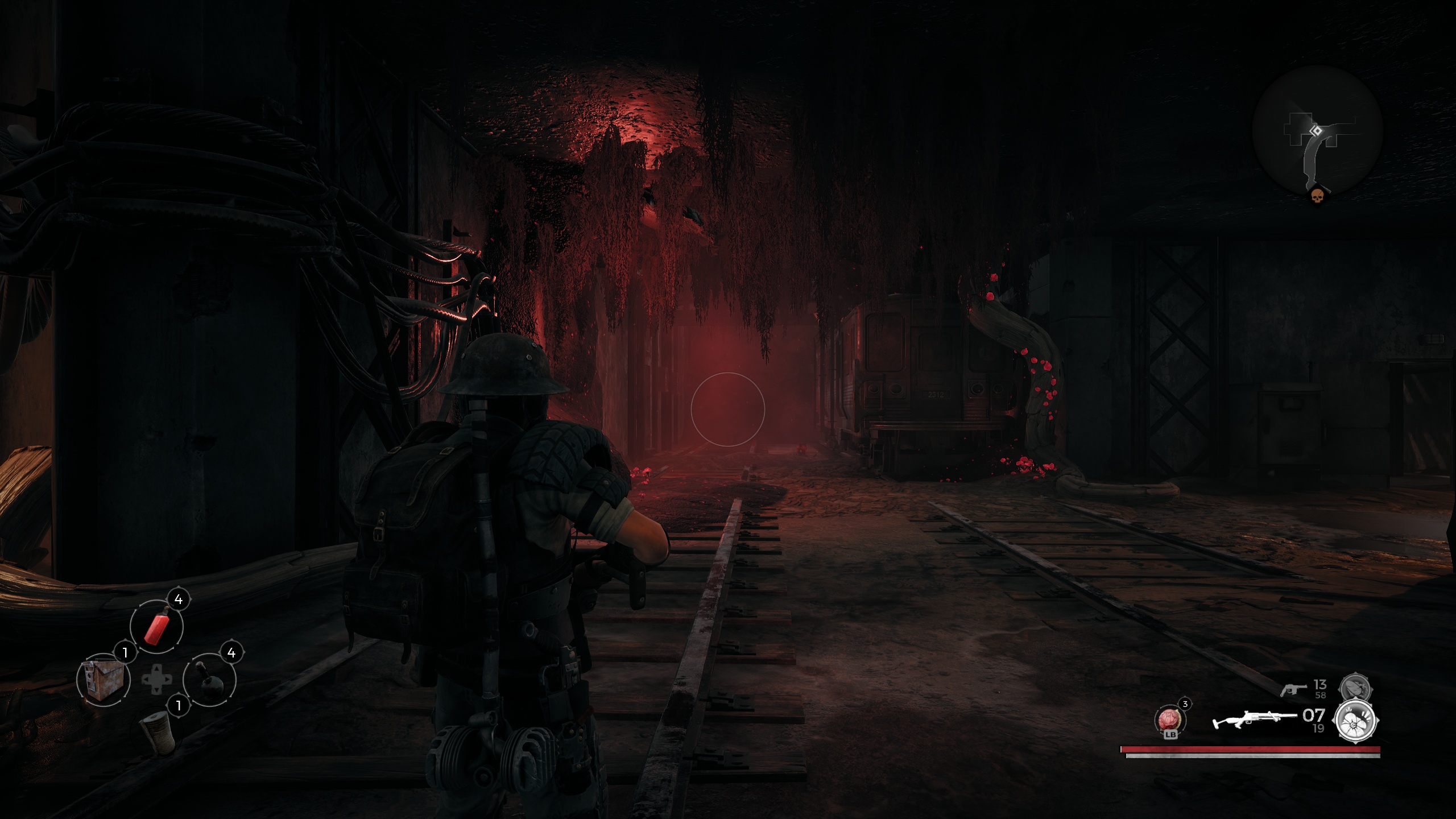The width and height of the screenshot is (1456, 819).
Task: Select the dimmed handgun weapon mod icon
Action: (1356, 689)
